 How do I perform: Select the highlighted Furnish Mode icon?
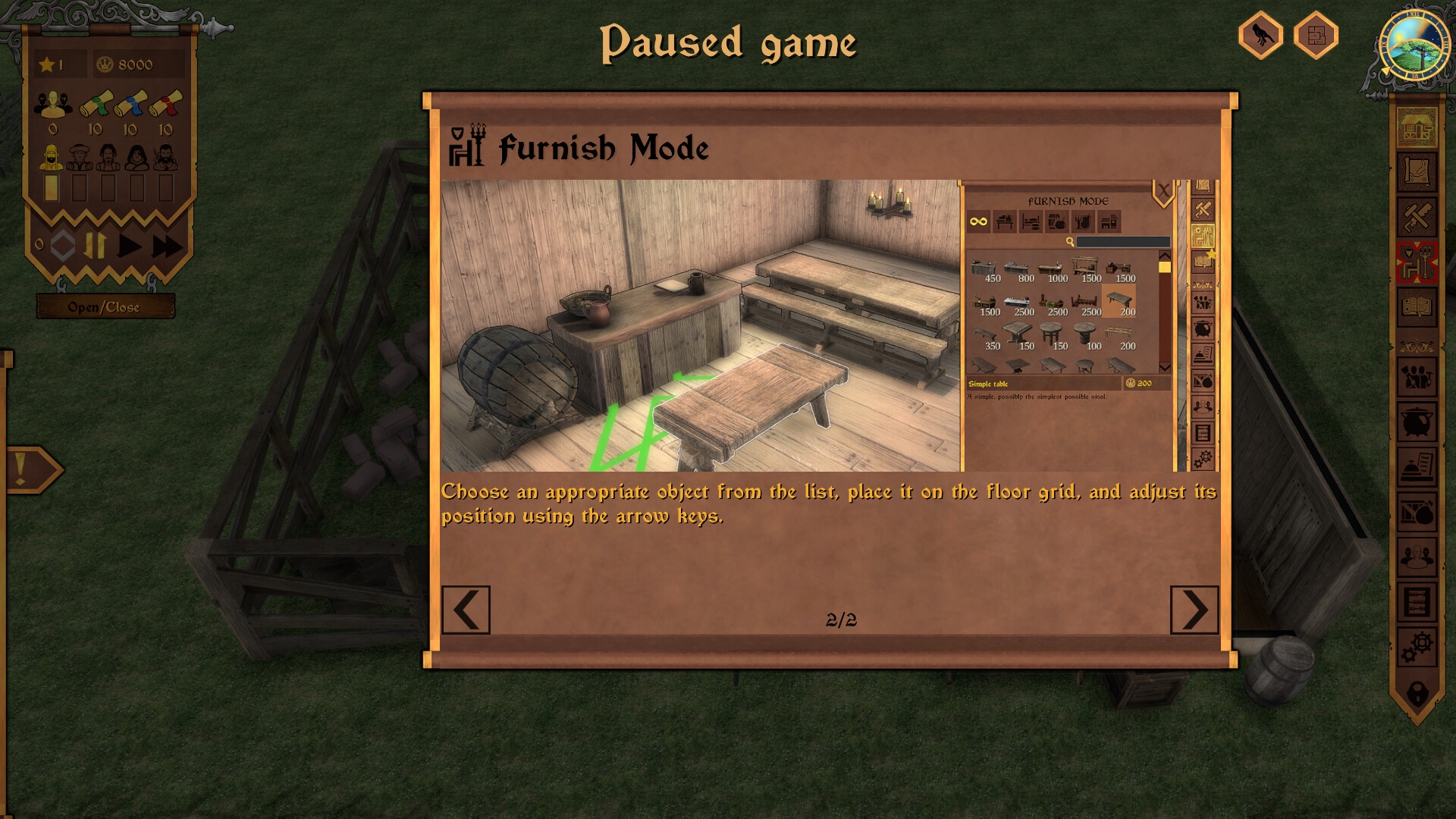click(x=1417, y=263)
